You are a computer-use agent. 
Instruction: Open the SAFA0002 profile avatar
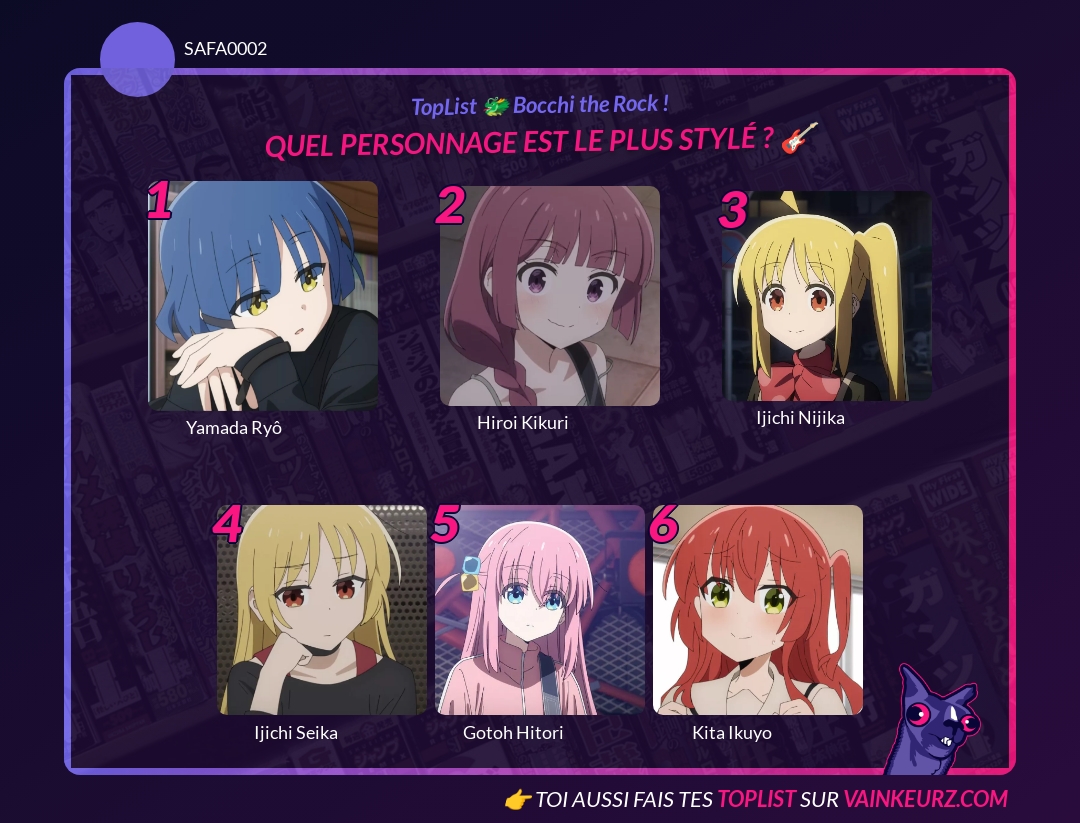(x=137, y=60)
